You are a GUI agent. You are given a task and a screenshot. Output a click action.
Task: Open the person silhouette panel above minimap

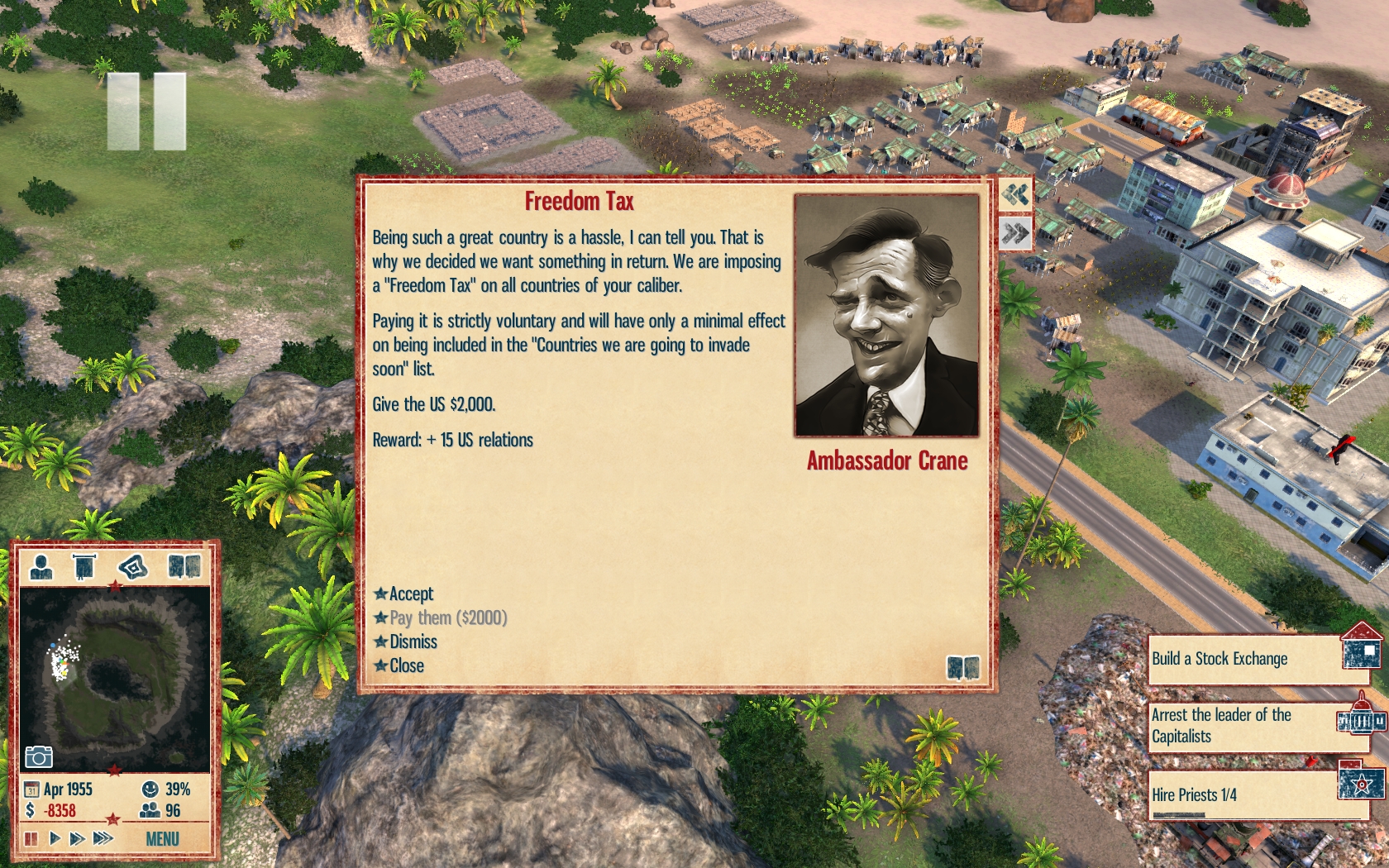41,567
